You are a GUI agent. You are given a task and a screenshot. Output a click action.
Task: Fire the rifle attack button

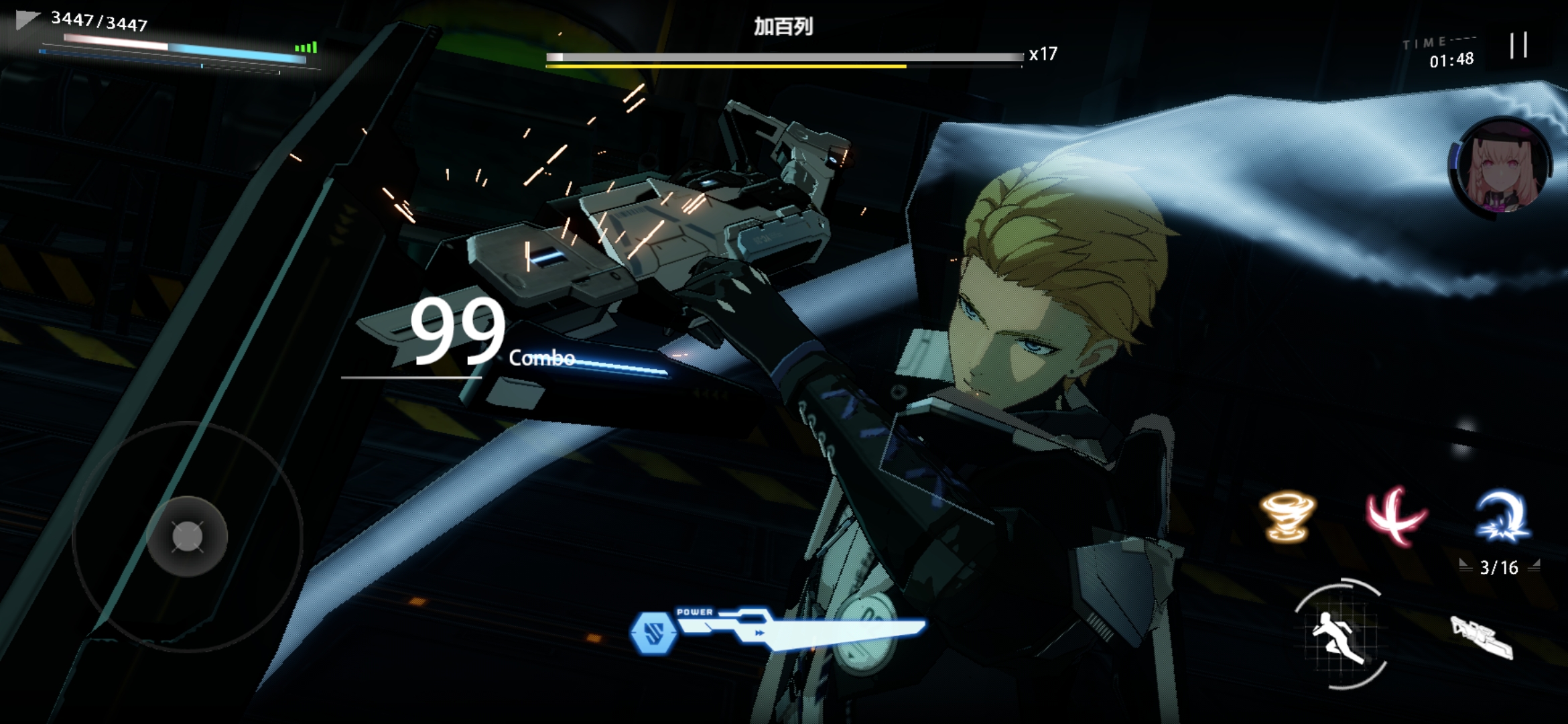point(1482,637)
